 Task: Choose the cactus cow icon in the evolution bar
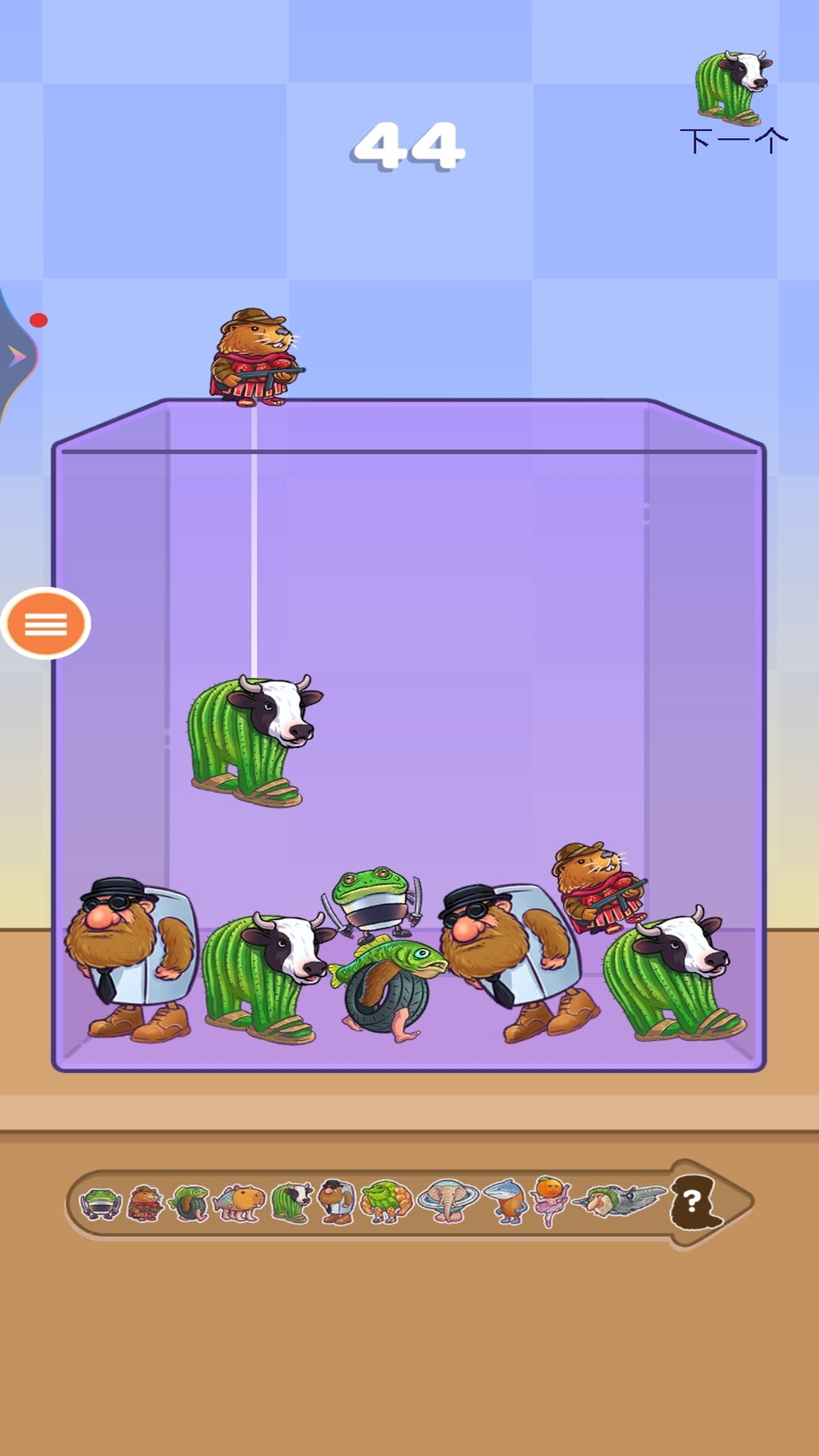[x=292, y=1203]
